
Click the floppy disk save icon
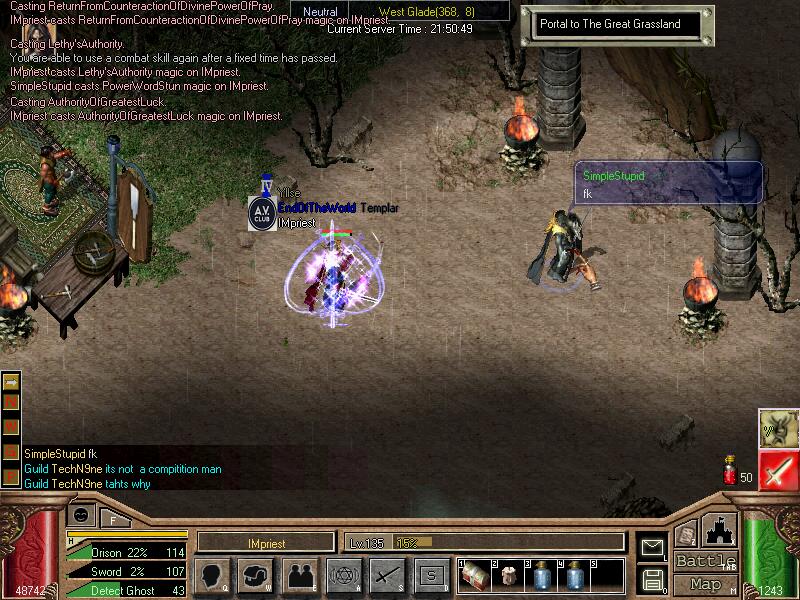click(x=652, y=579)
